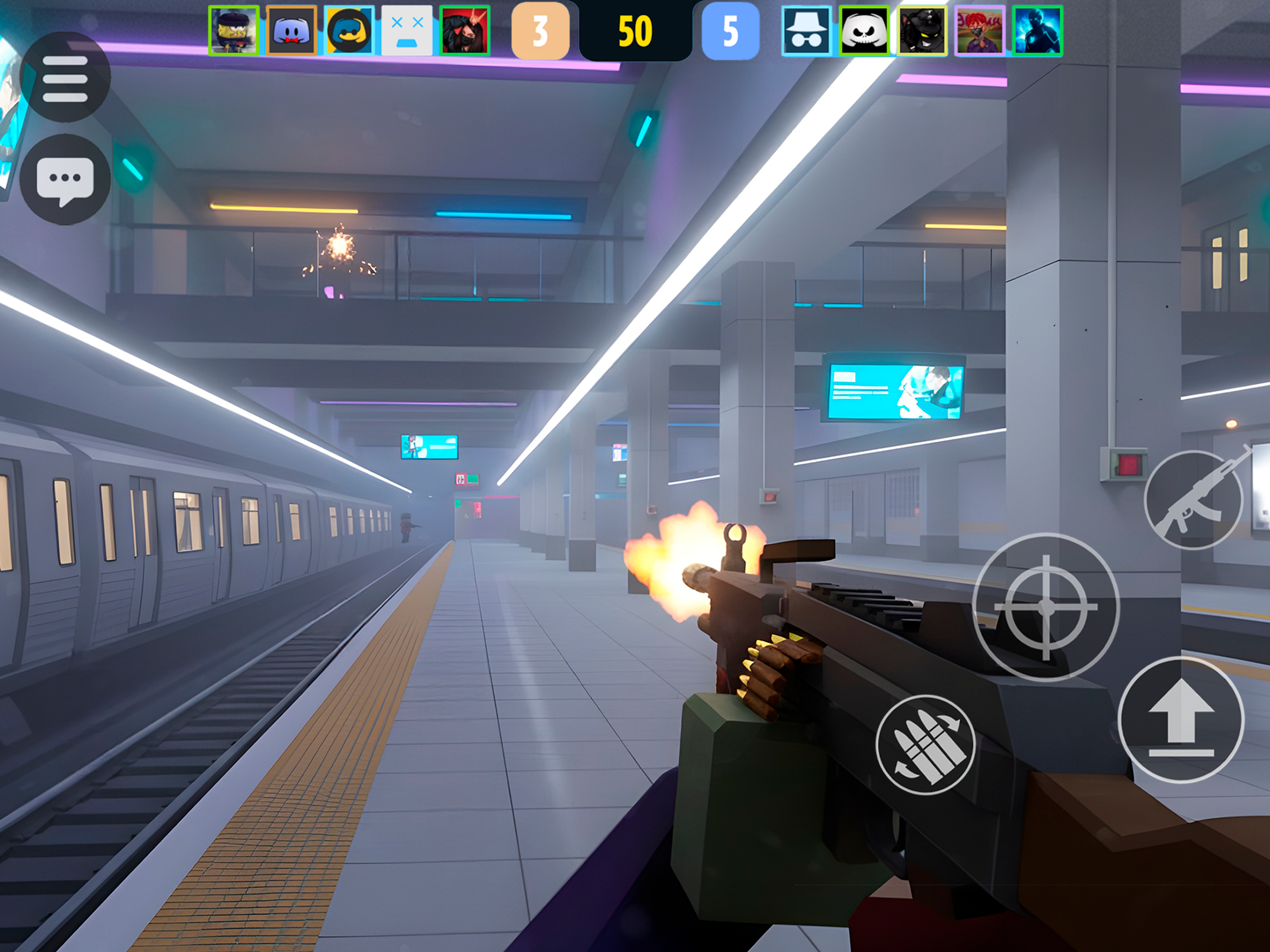Select the SpongeBob player avatar
The height and width of the screenshot is (952, 1270).
[x=234, y=31]
